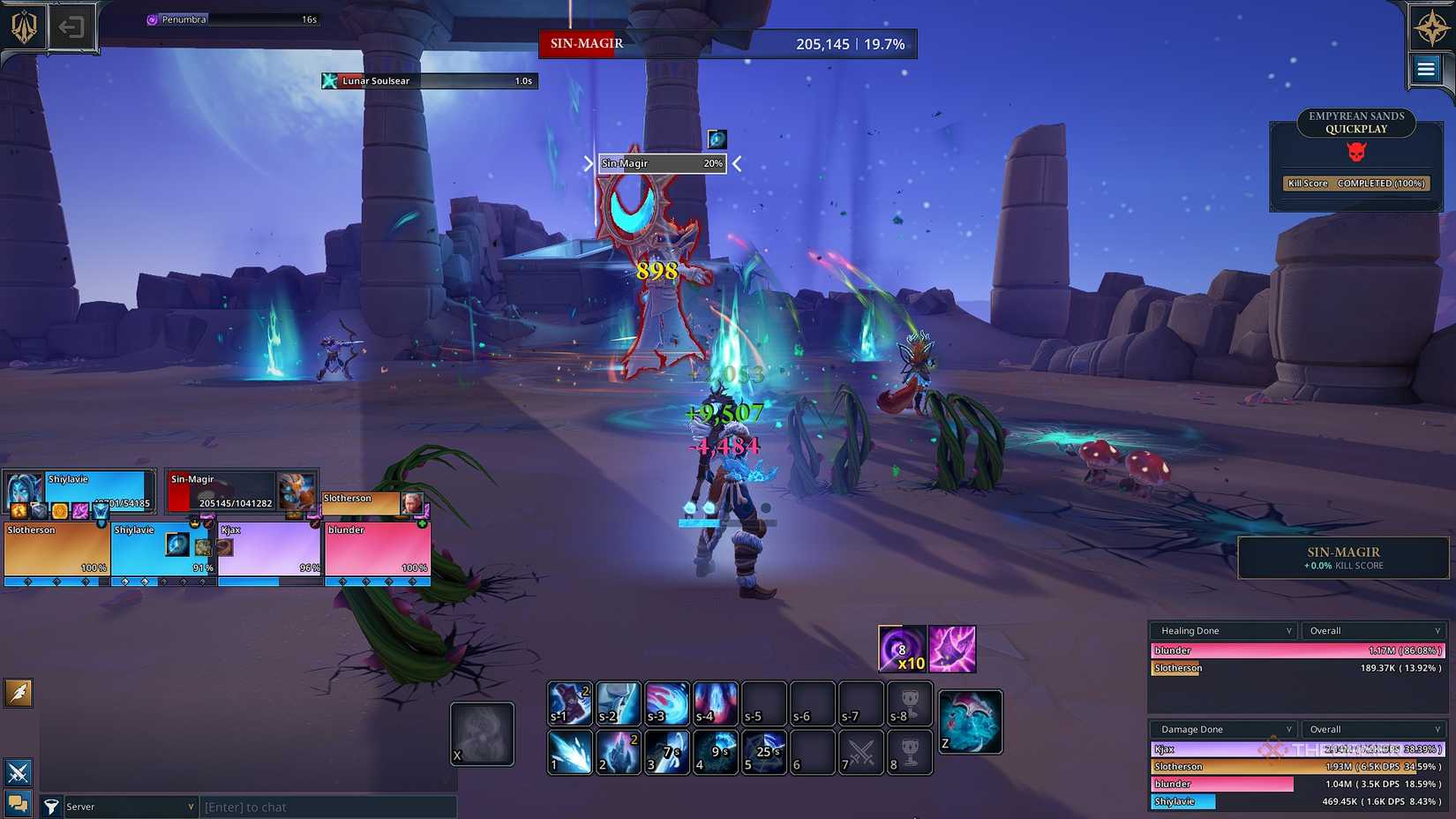The width and height of the screenshot is (1456, 819).
Task: Expand the Healing Done meter dropdown
Action: click(1222, 630)
